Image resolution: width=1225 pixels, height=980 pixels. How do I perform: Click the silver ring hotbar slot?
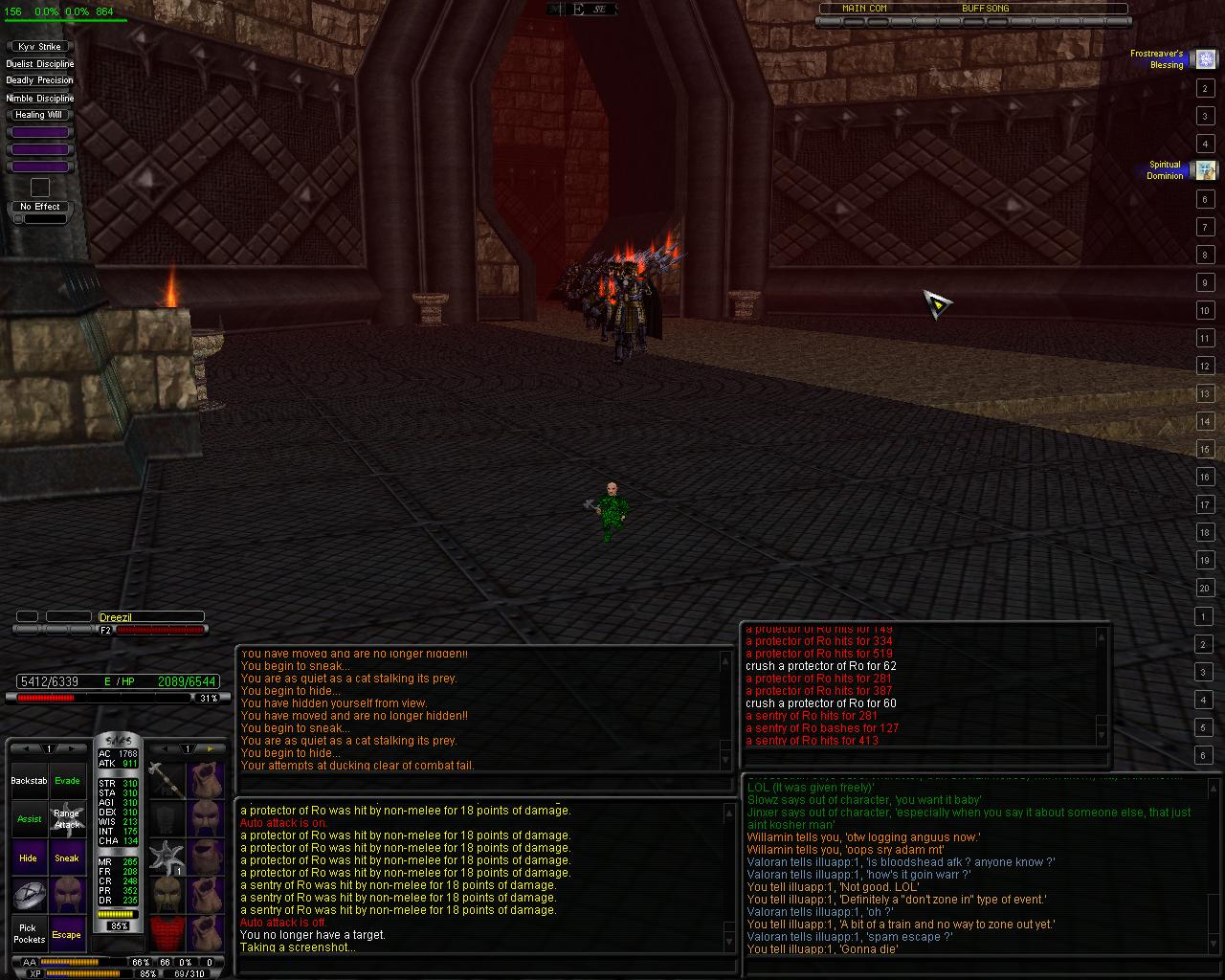(x=29, y=896)
